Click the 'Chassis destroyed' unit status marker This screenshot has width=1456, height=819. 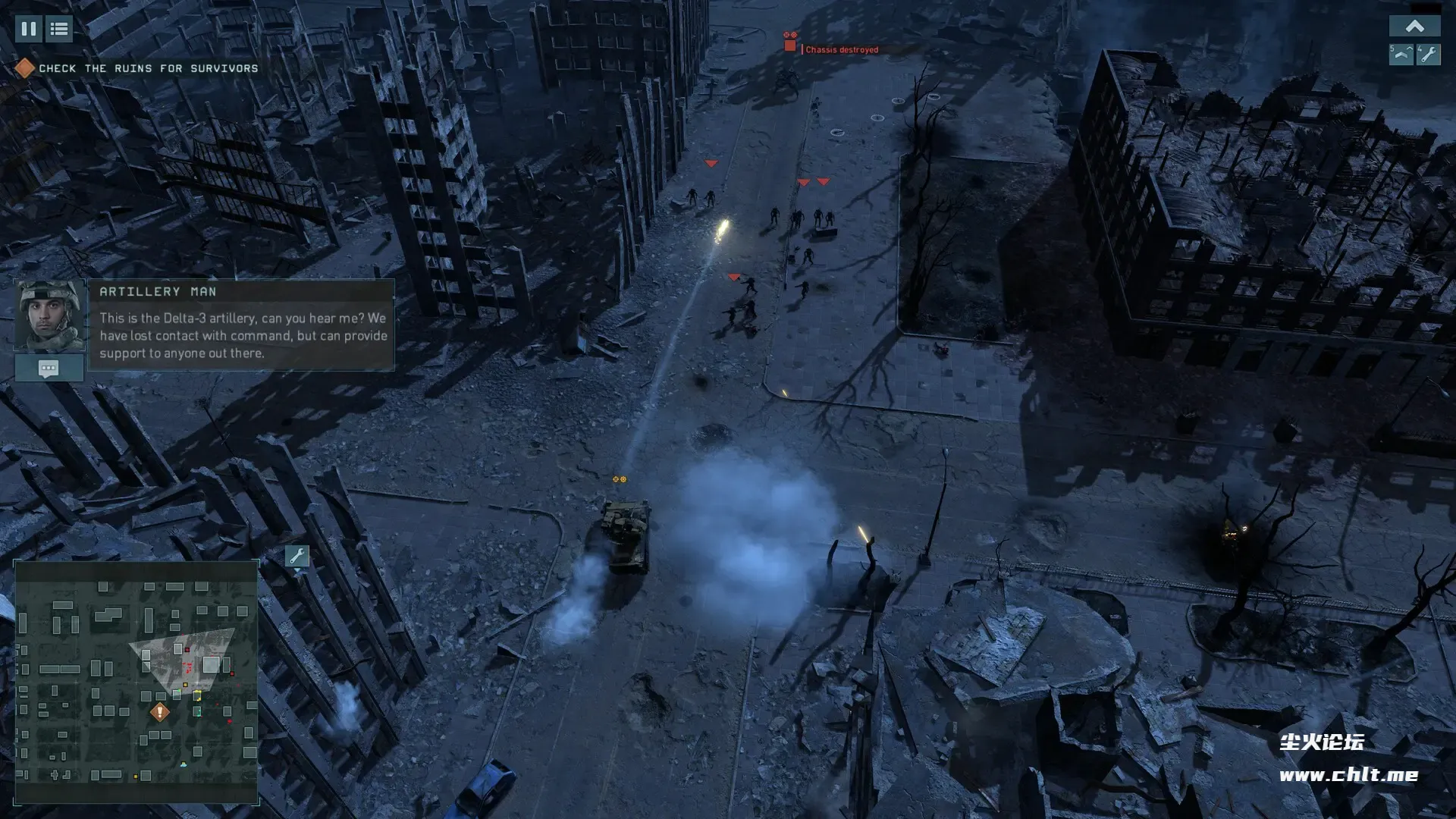pyautogui.click(x=790, y=45)
